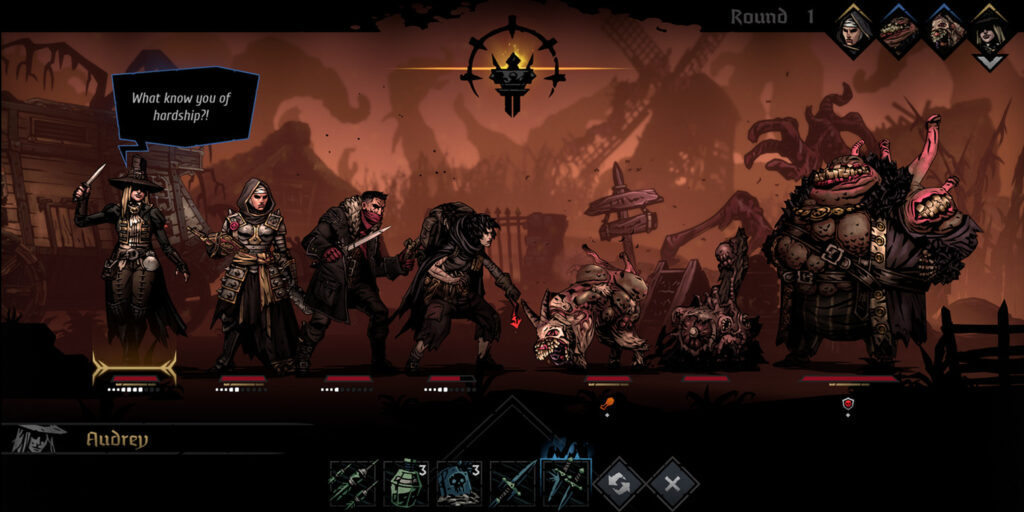Choose the skull tombstone skill
The image size is (1024, 512).
460,483
